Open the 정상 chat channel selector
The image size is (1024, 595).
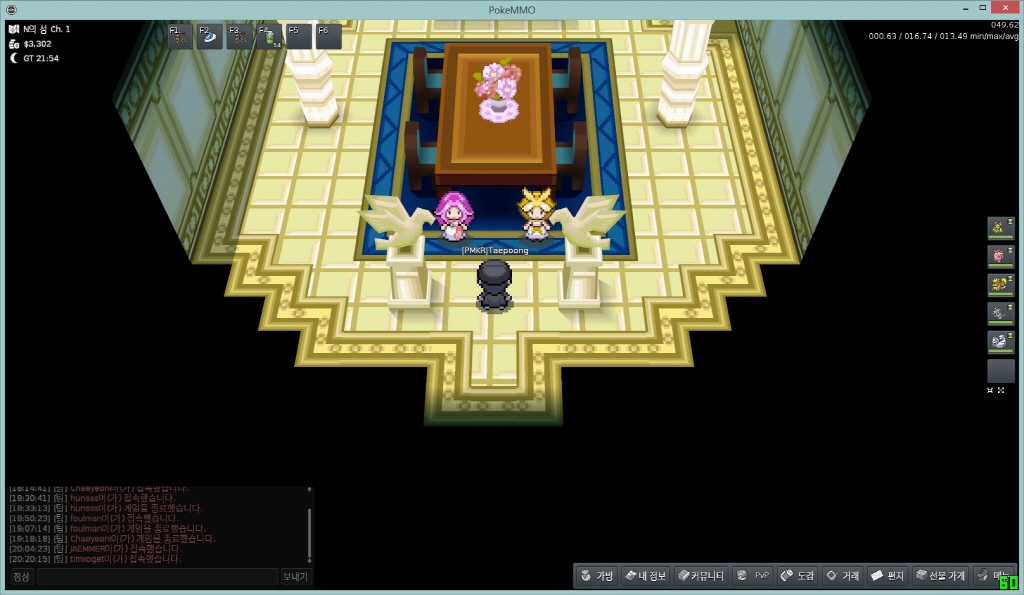click(x=21, y=577)
